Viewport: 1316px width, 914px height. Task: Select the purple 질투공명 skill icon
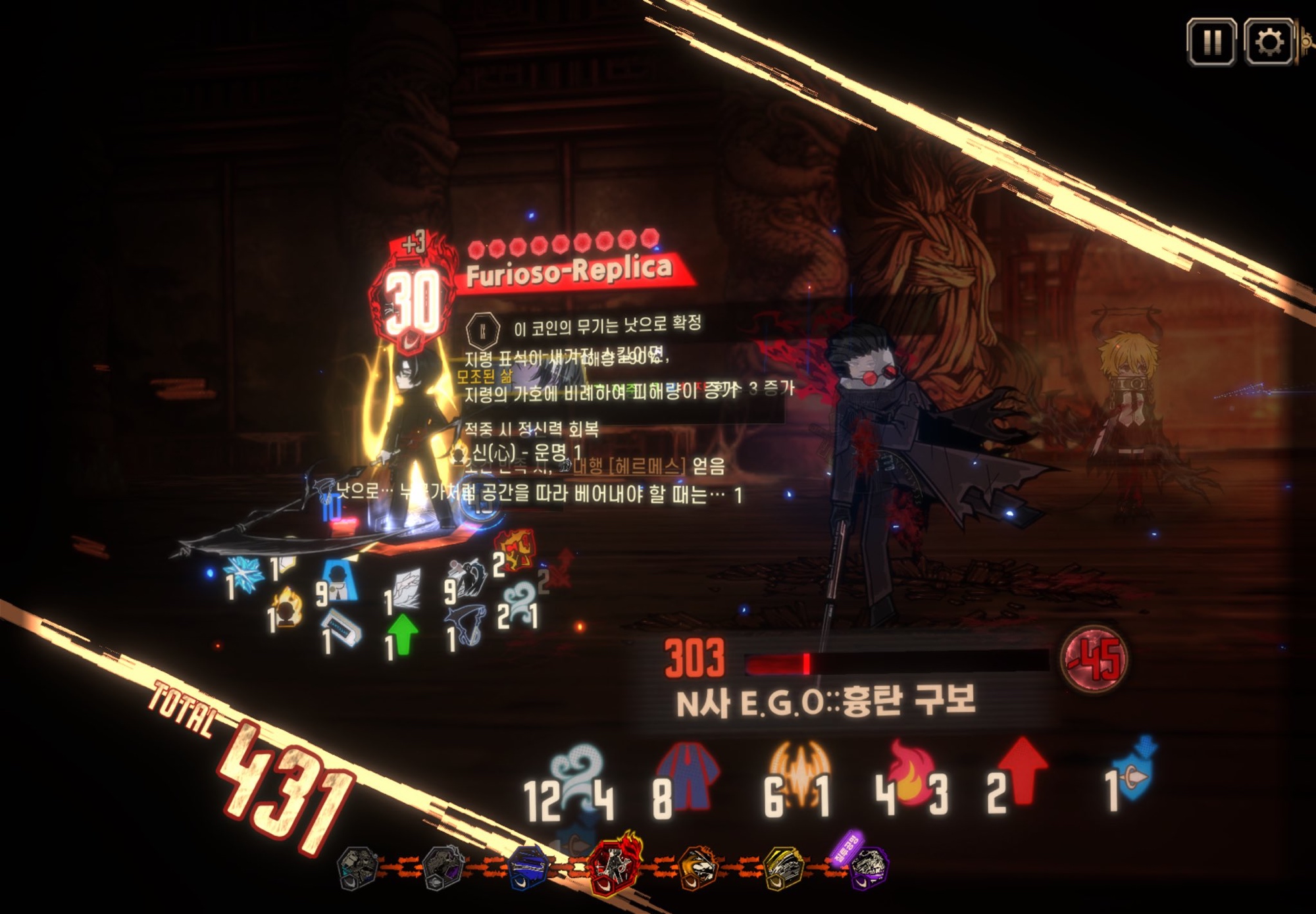tap(867, 865)
